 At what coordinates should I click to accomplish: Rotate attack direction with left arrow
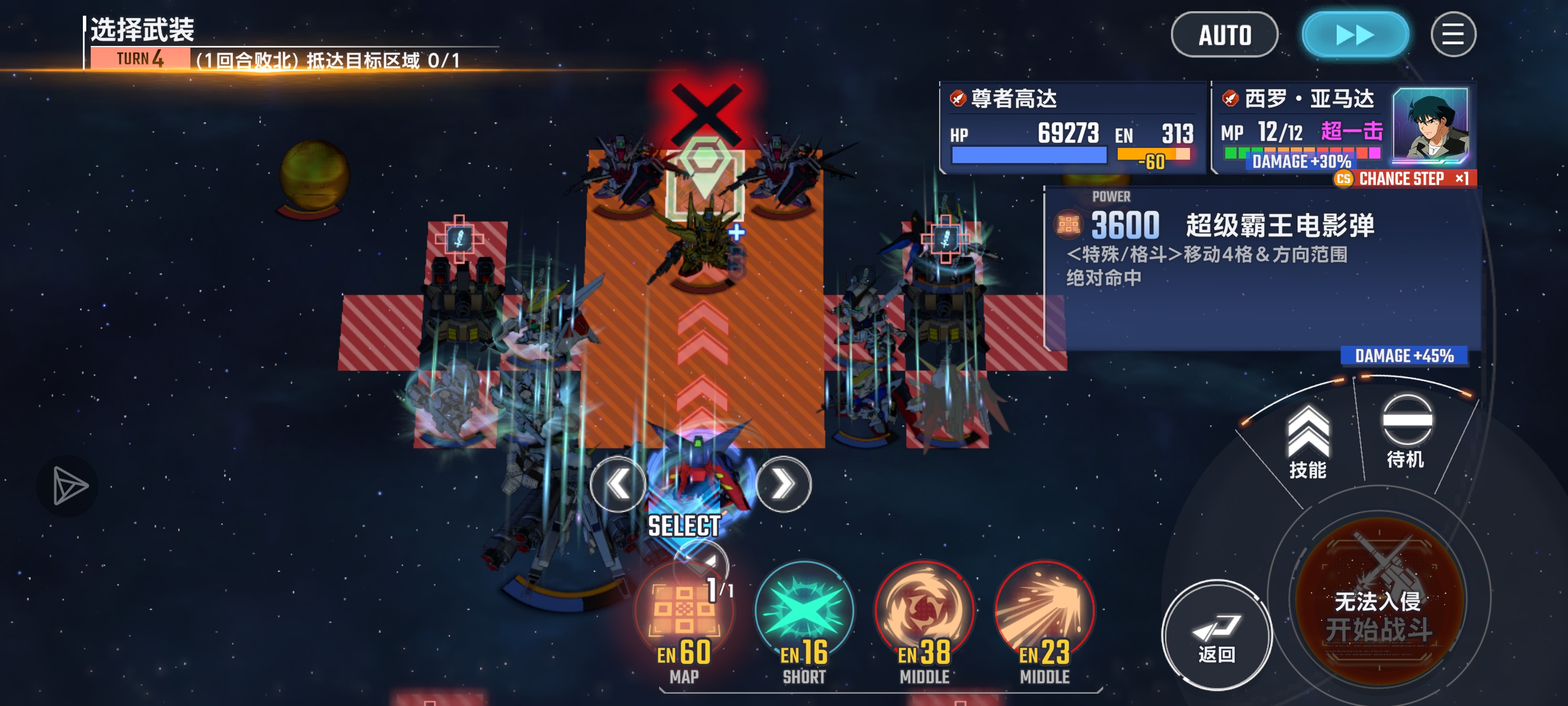point(618,484)
